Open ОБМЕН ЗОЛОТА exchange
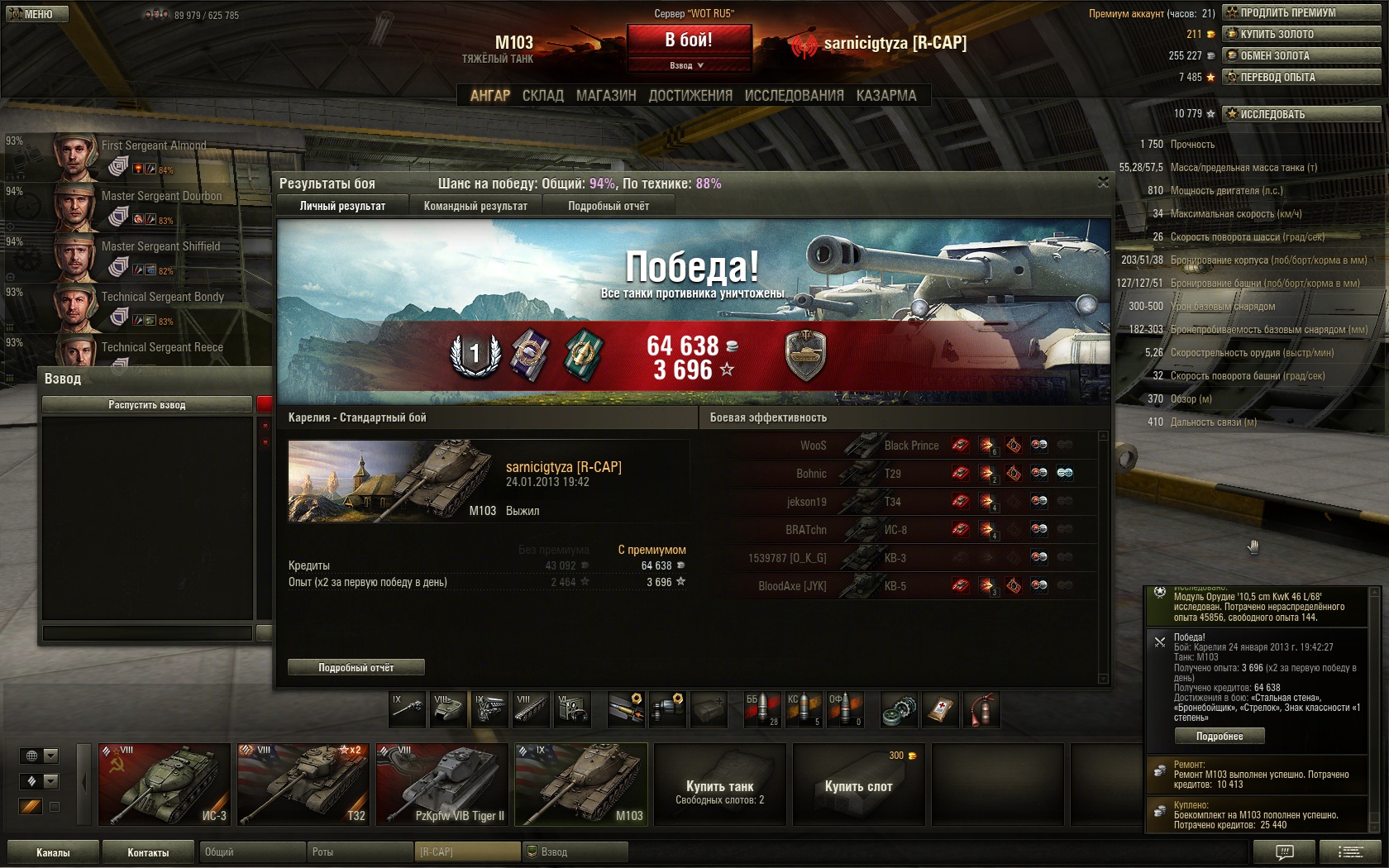This screenshot has width=1389, height=868. click(1301, 55)
